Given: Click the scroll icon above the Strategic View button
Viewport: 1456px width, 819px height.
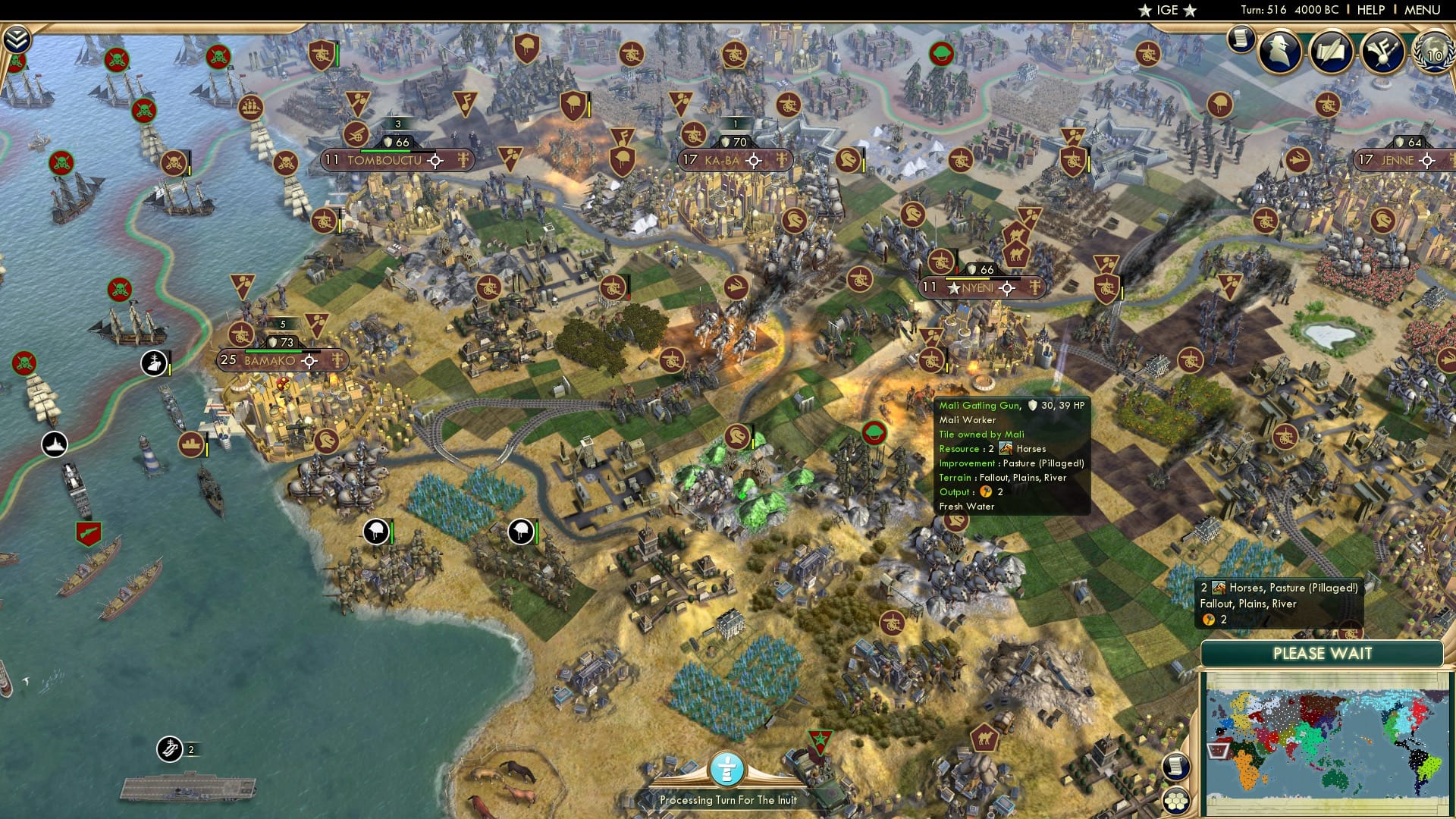Looking at the screenshot, I should point(1177,767).
